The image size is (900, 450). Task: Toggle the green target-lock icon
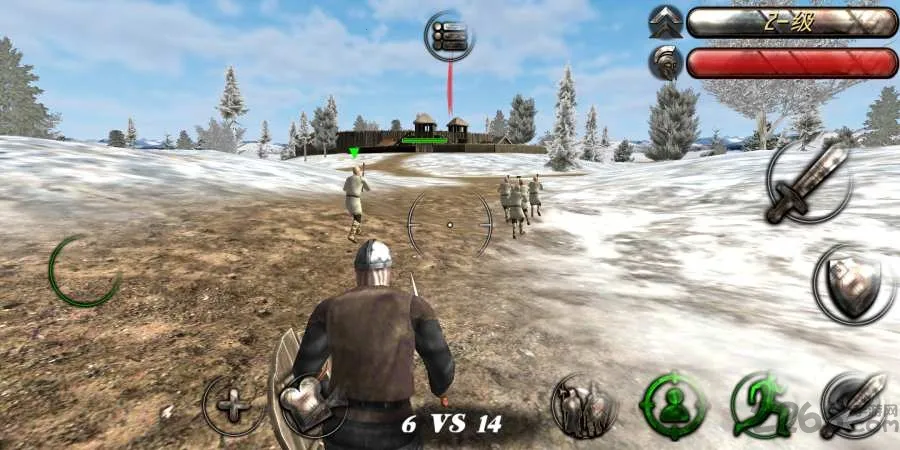[x=674, y=406]
